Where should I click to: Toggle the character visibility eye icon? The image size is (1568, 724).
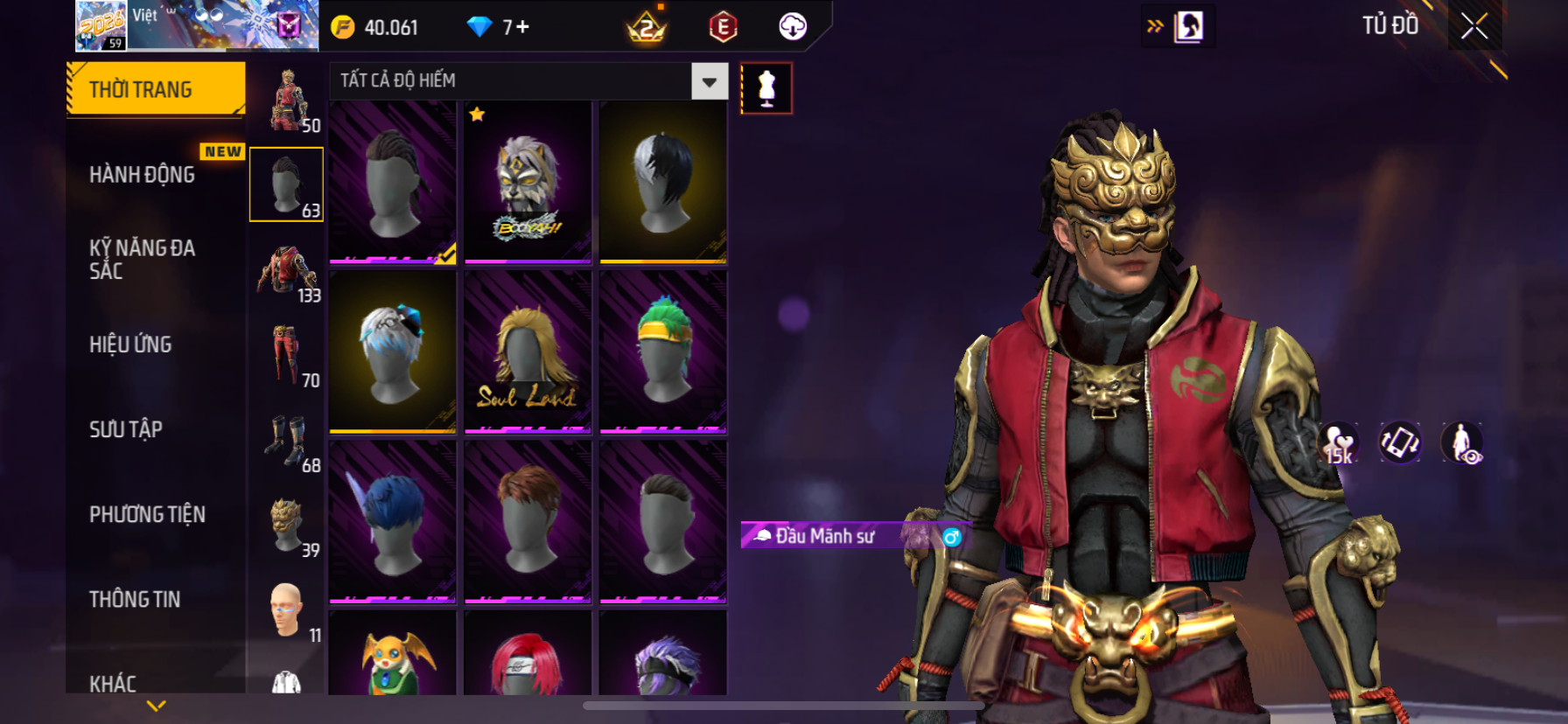(1462, 442)
